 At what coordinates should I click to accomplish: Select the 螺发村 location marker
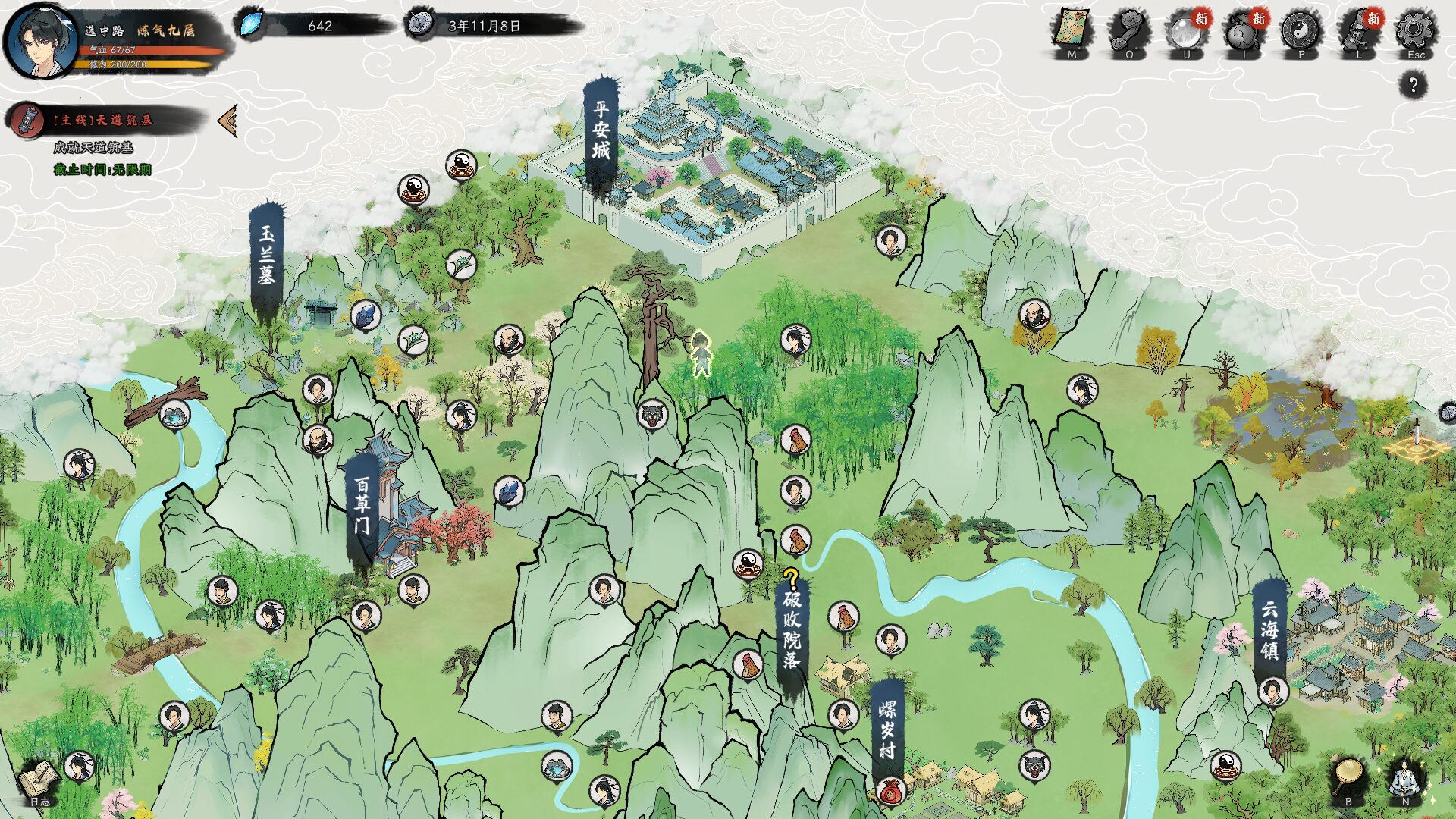coord(887,730)
